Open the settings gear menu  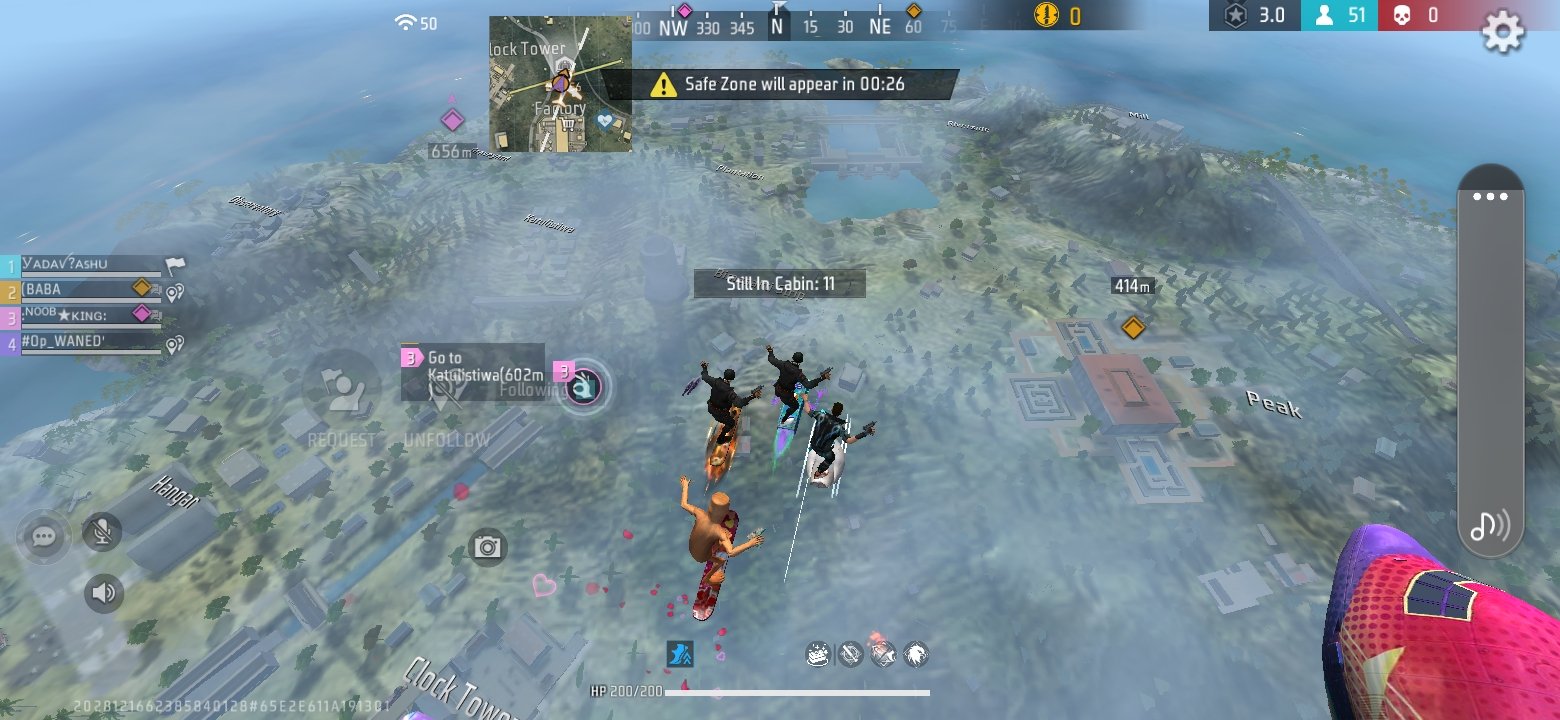(x=1501, y=33)
